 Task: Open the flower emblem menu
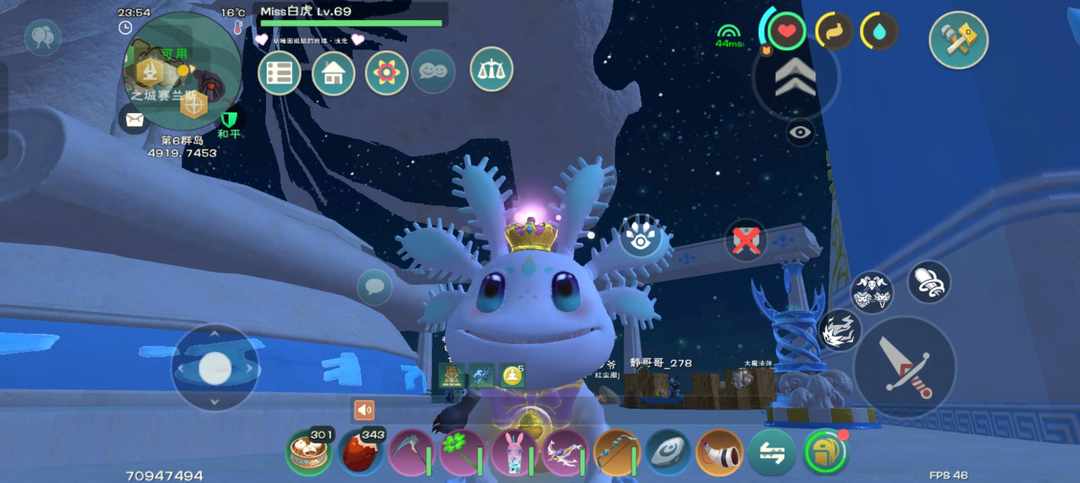pos(386,73)
